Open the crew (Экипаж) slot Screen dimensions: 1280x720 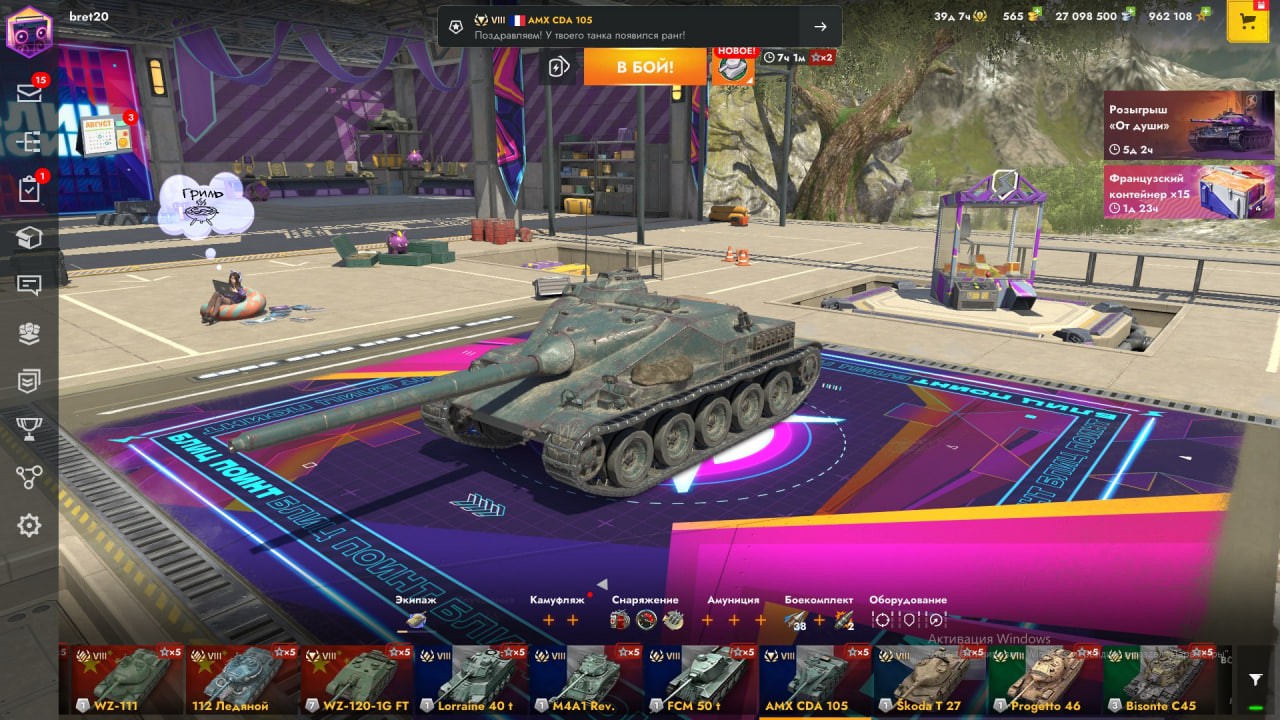[416, 621]
